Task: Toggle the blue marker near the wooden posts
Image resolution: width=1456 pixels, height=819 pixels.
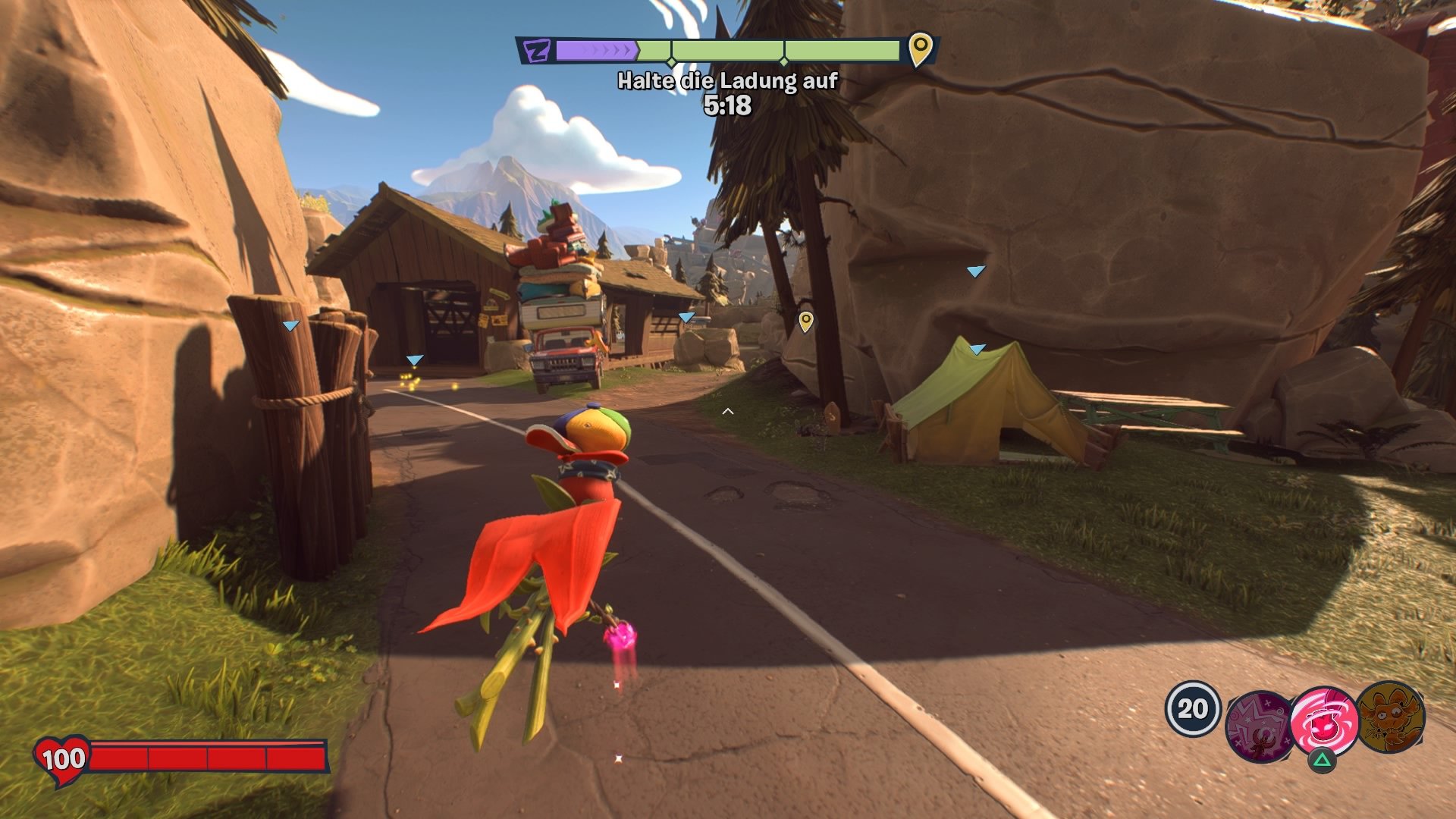Action: (288, 326)
